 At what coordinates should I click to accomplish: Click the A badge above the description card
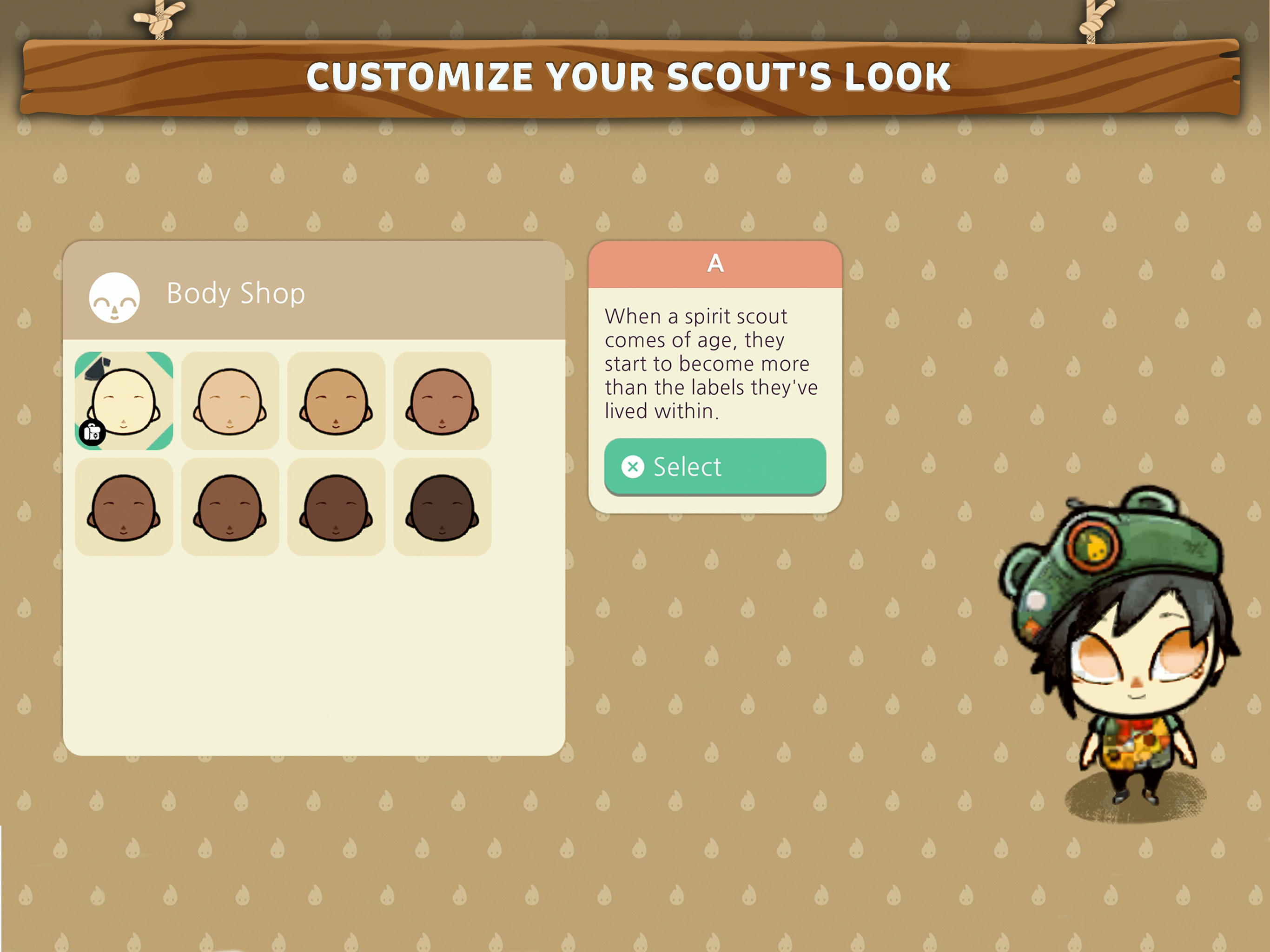715,264
